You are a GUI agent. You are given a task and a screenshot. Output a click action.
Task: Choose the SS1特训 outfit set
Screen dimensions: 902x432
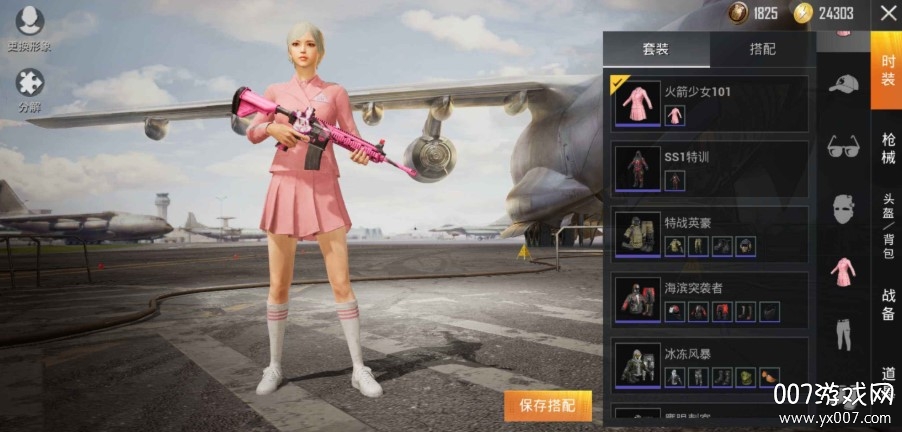click(x=710, y=169)
